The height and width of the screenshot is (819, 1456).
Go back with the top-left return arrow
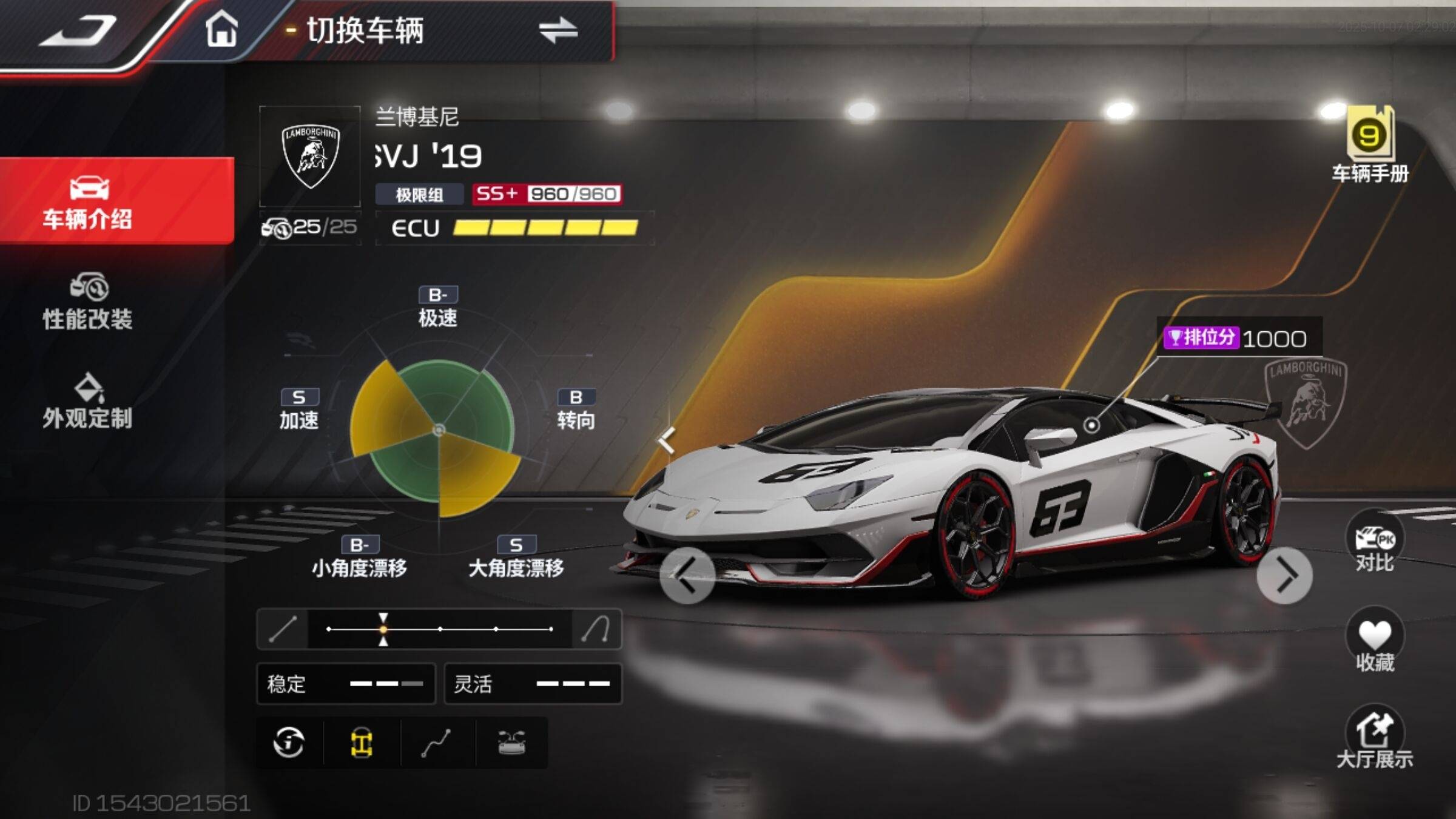pos(79,30)
